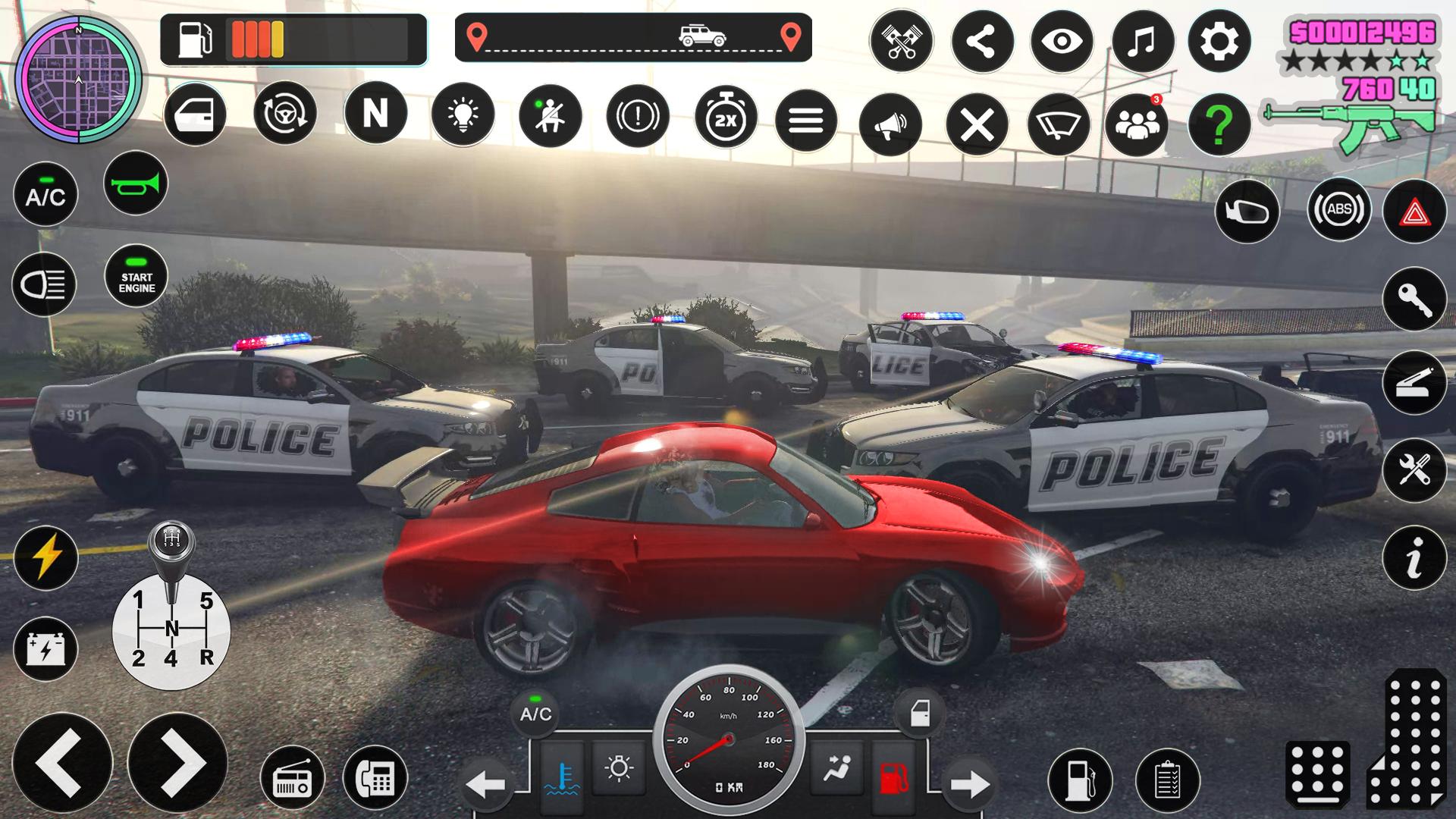Toggle the headlights button
Screen dimensions: 1456x819
[x=44, y=284]
